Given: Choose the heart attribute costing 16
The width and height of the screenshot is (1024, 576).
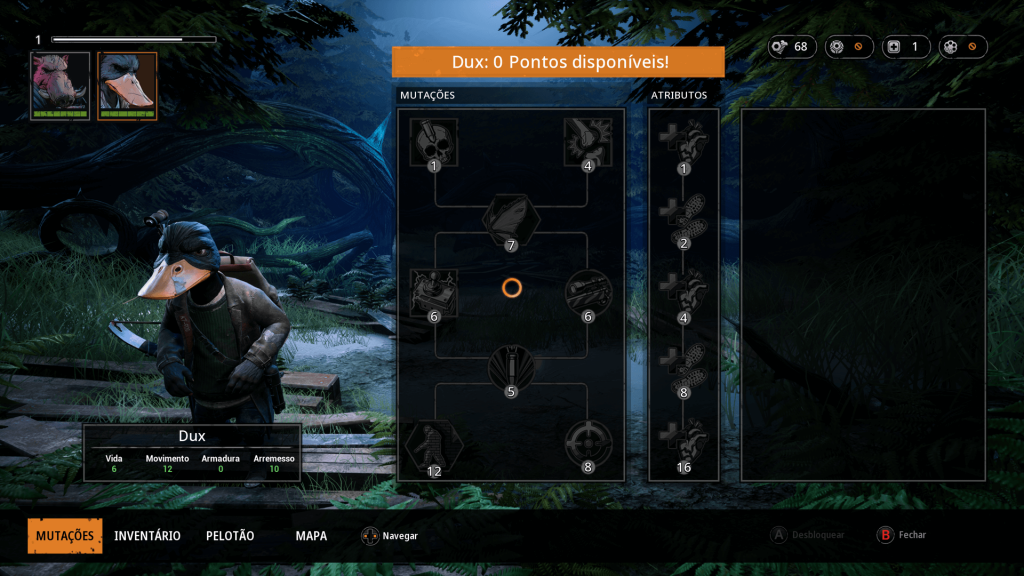Looking at the screenshot, I should (x=684, y=443).
